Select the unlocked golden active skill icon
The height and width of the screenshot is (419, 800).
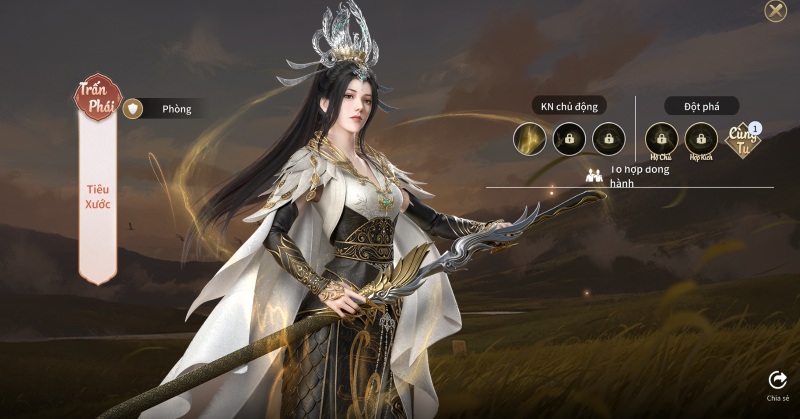tap(530, 139)
